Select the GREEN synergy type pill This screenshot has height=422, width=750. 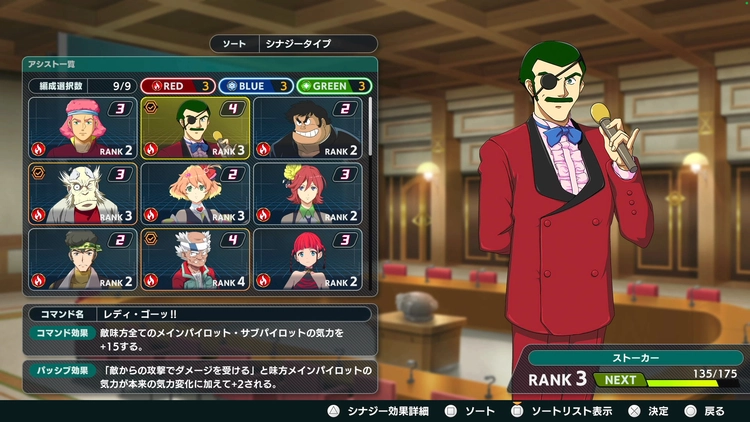(x=333, y=86)
